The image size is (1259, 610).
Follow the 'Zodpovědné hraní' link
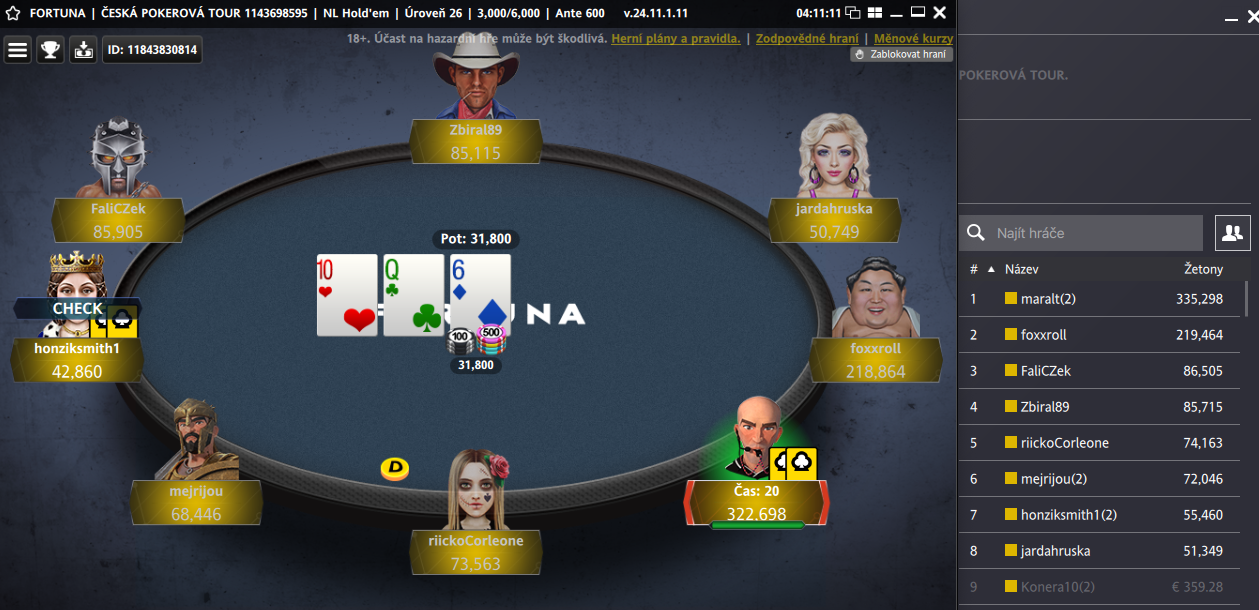click(807, 39)
